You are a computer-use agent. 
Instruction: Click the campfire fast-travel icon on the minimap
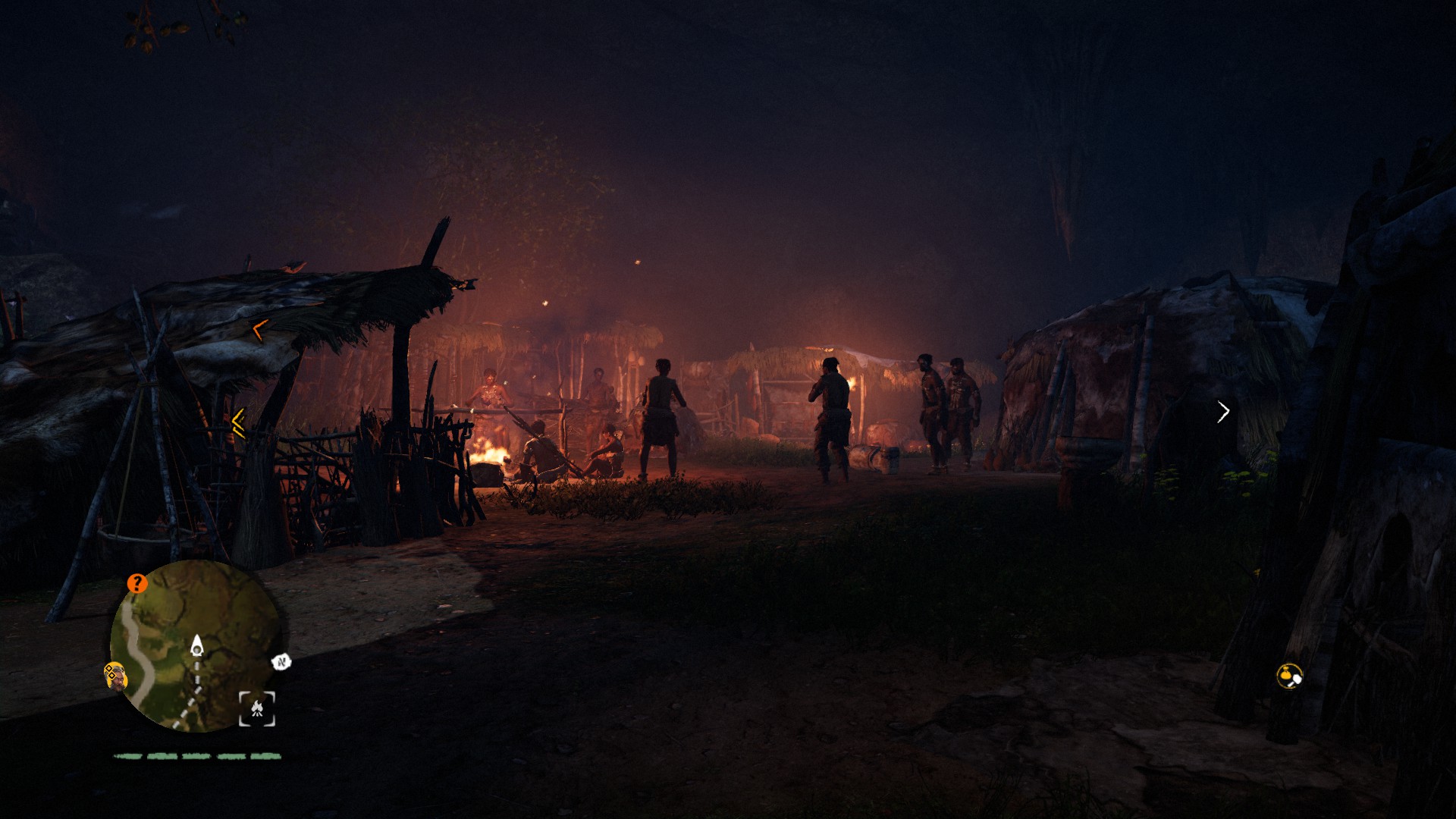pyautogui.click(x=256, y=708)
